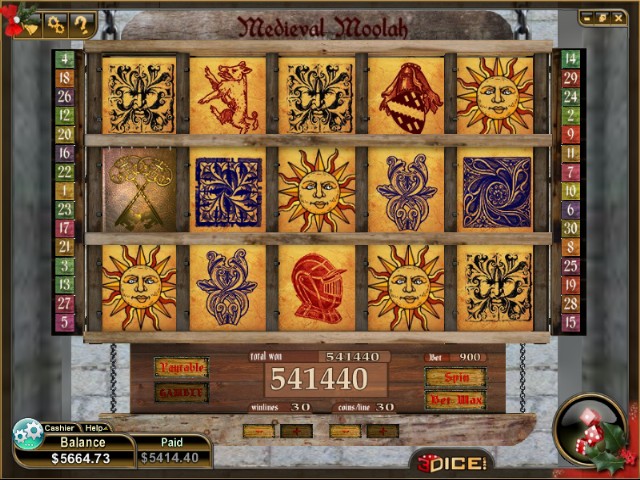Click the 3Dice logo
This screenshot has width=640, height=480.
pos(451,462)
